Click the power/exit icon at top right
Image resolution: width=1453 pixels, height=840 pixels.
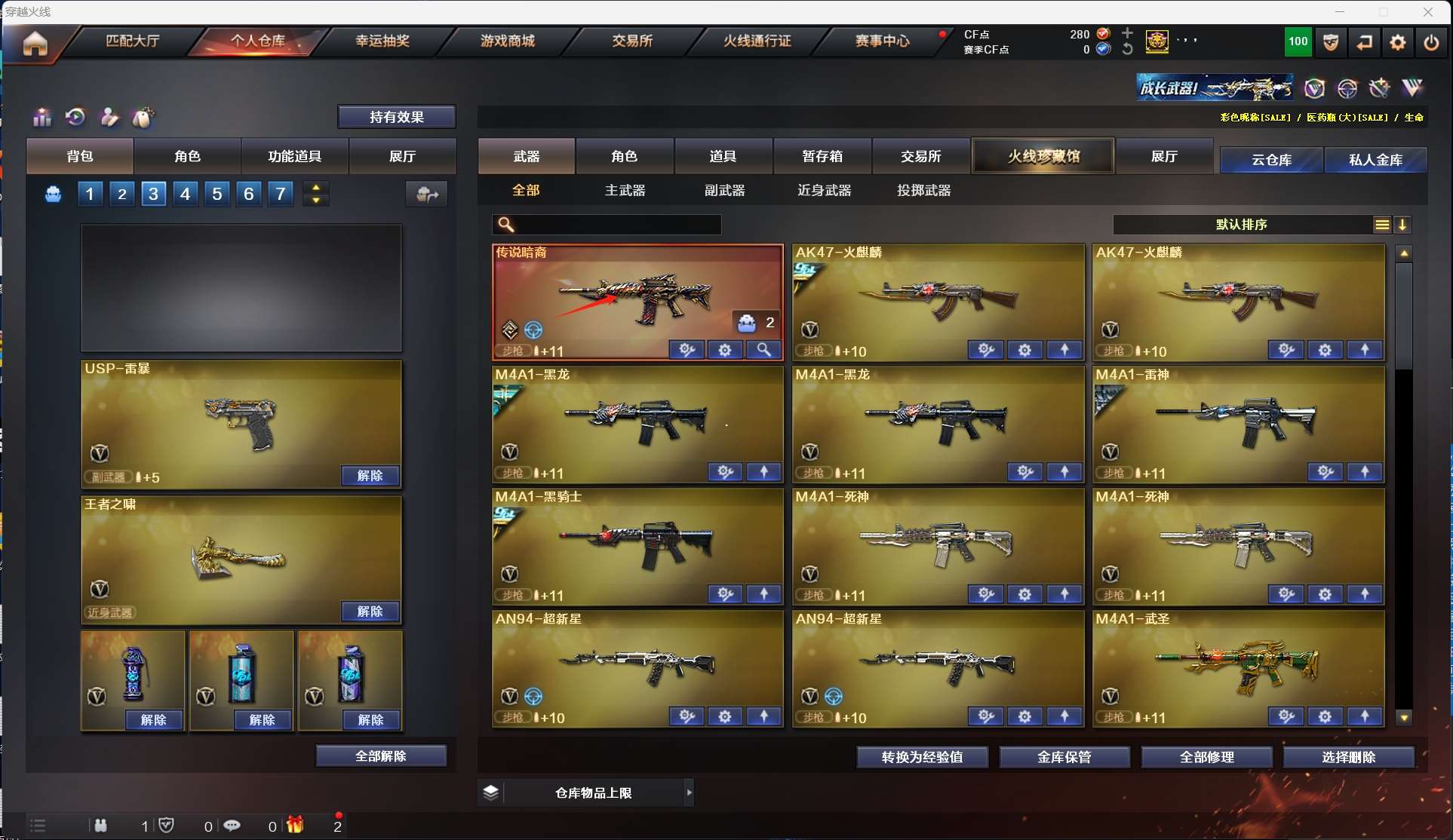(1431, 42)
